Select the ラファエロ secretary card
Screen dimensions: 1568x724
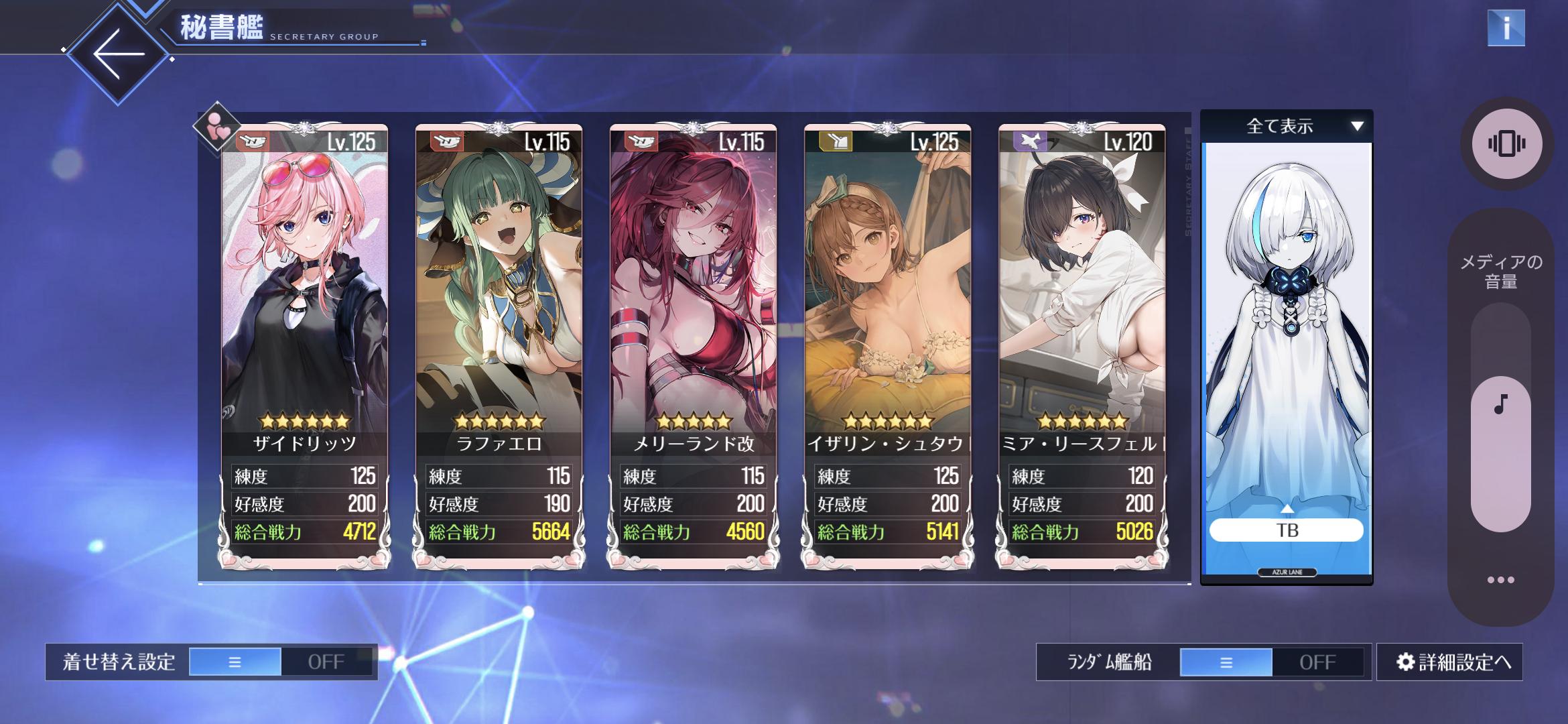(x=499, y=302)
